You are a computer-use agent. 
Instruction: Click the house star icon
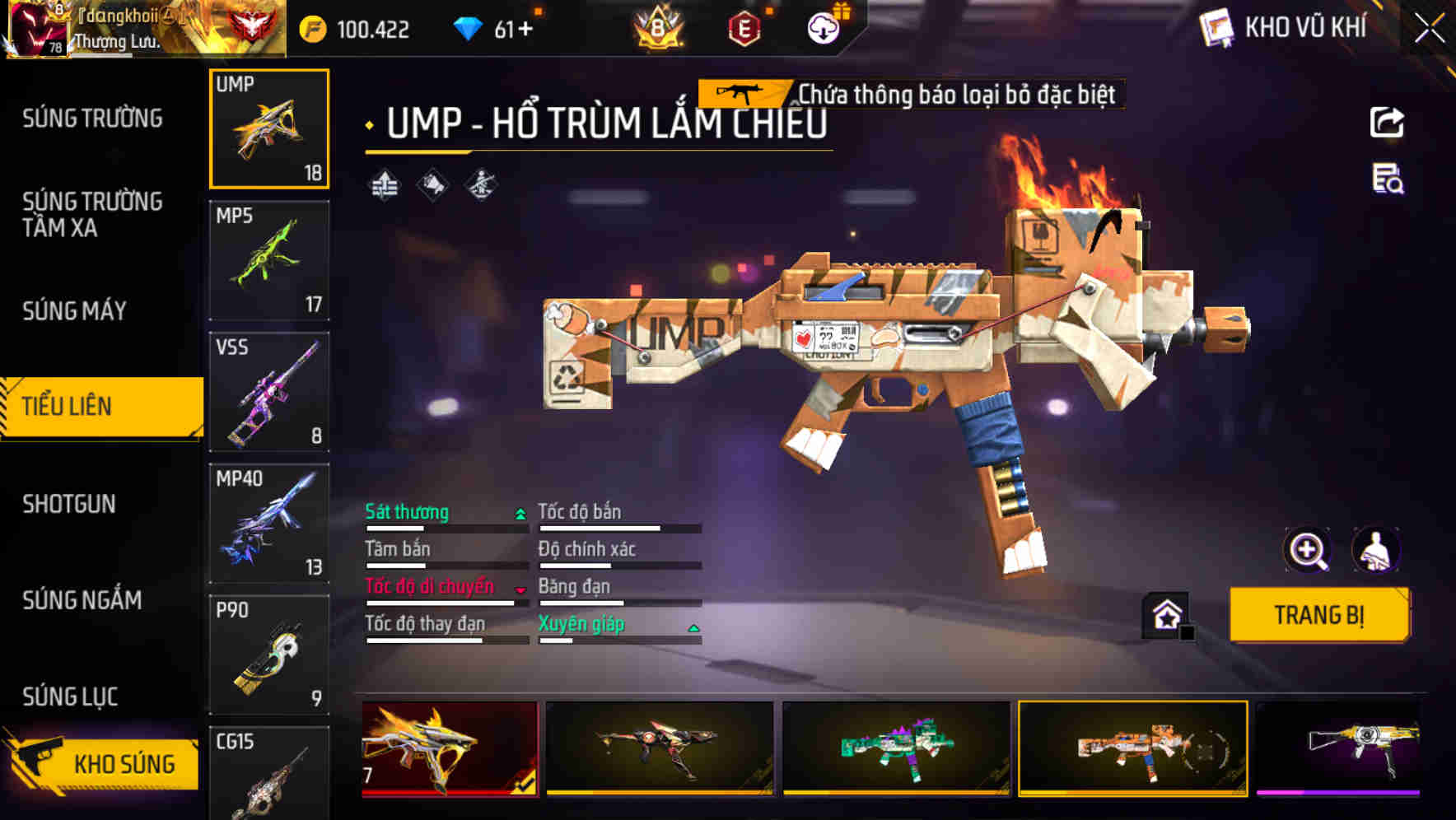(1167, 615)
